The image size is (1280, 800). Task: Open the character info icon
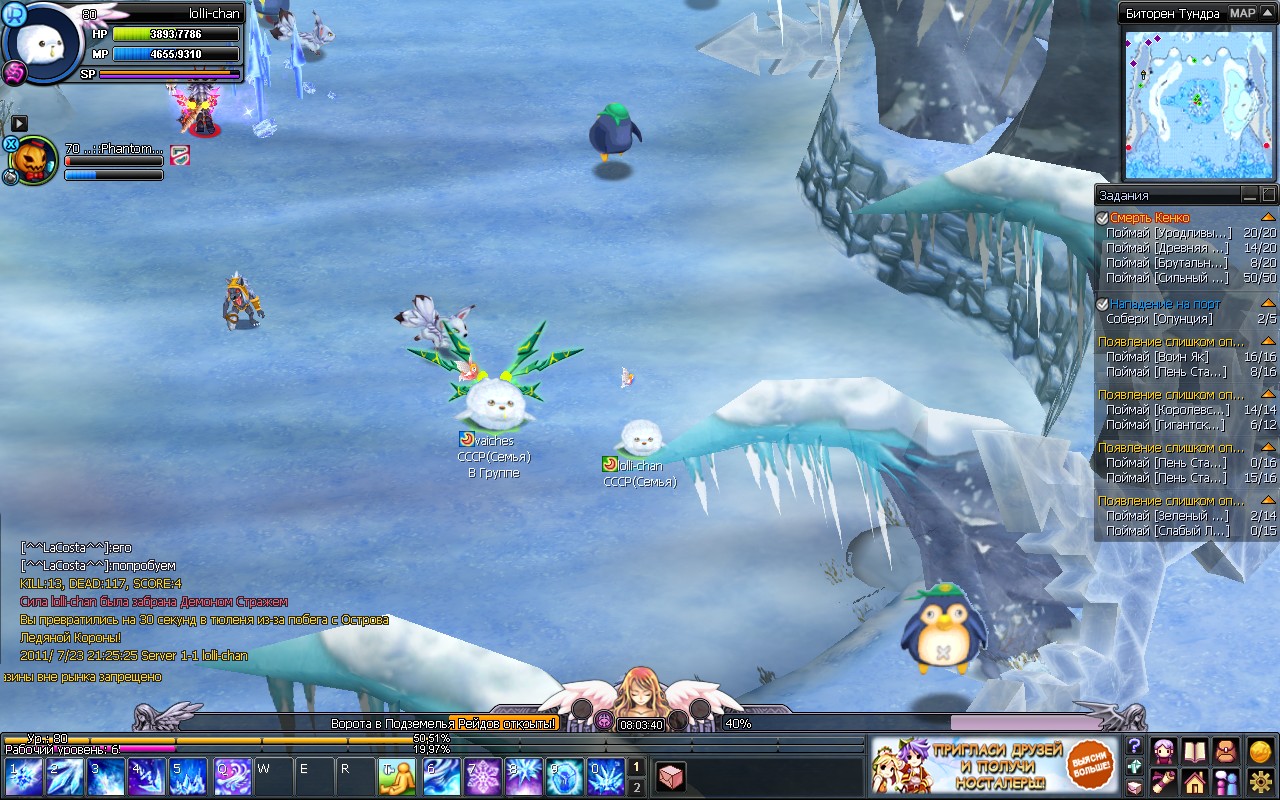pyautogui.click(x=1163, y=750)
